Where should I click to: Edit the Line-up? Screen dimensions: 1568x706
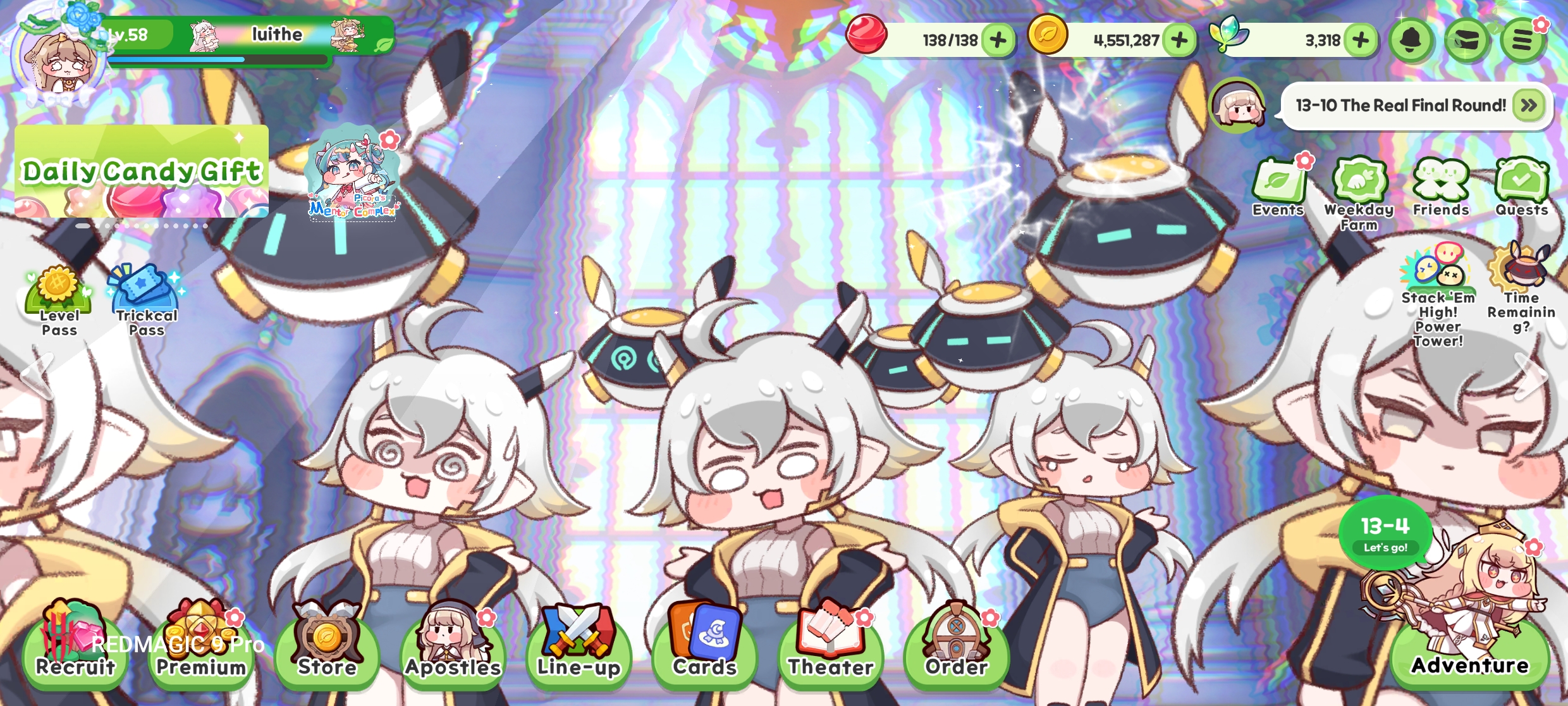click(579, 645)
